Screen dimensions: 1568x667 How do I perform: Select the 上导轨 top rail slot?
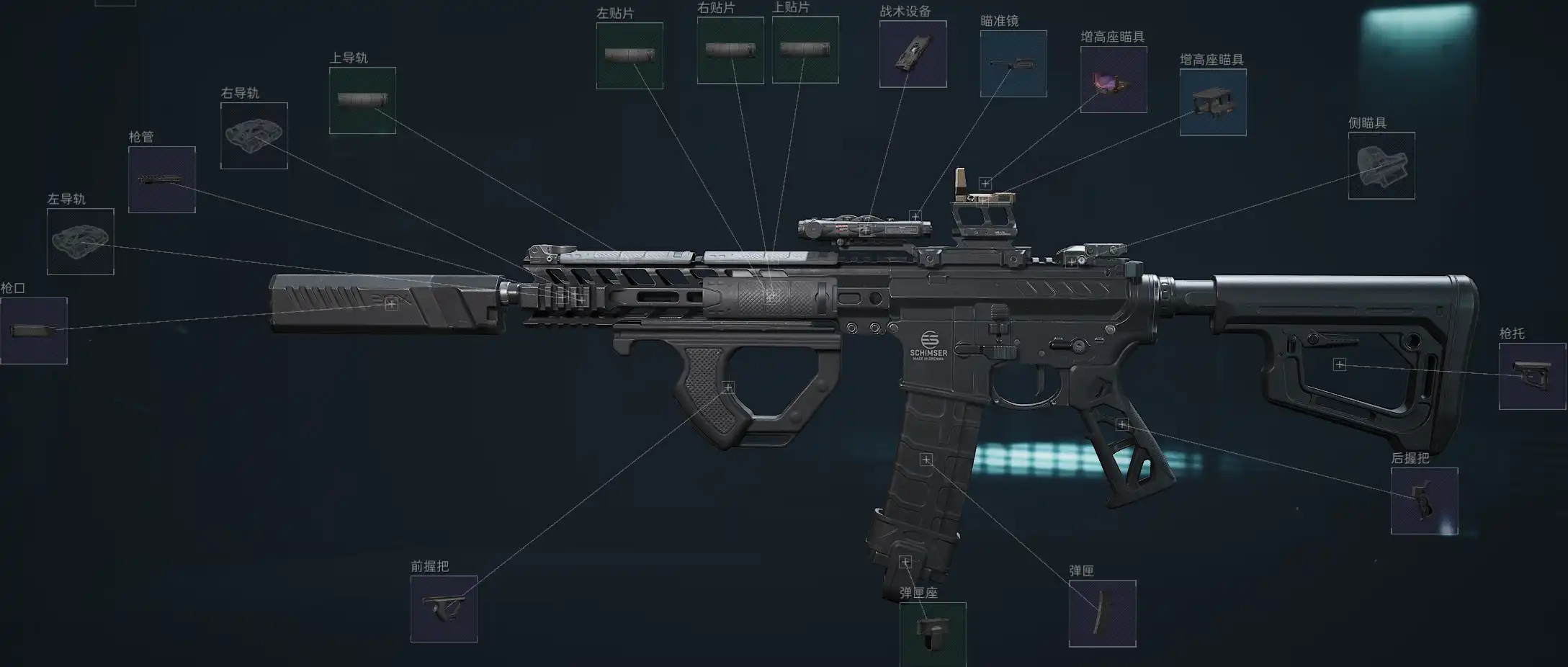coord(362,100)
